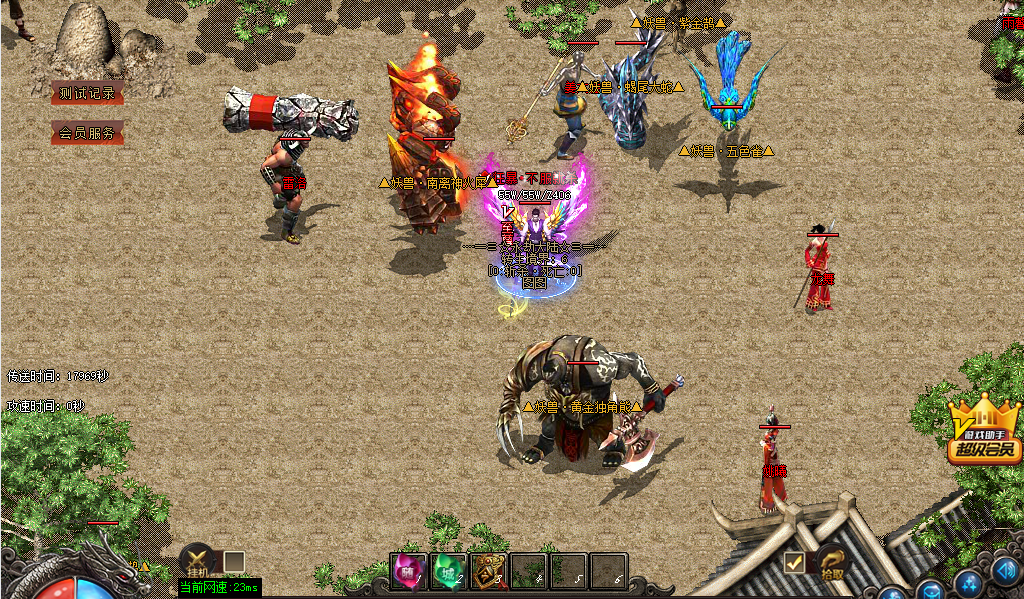This screenshot has width=1024, height=599.
Task: Use the pink 随 scroll in slot 1
Action: (x=408, y=571)
